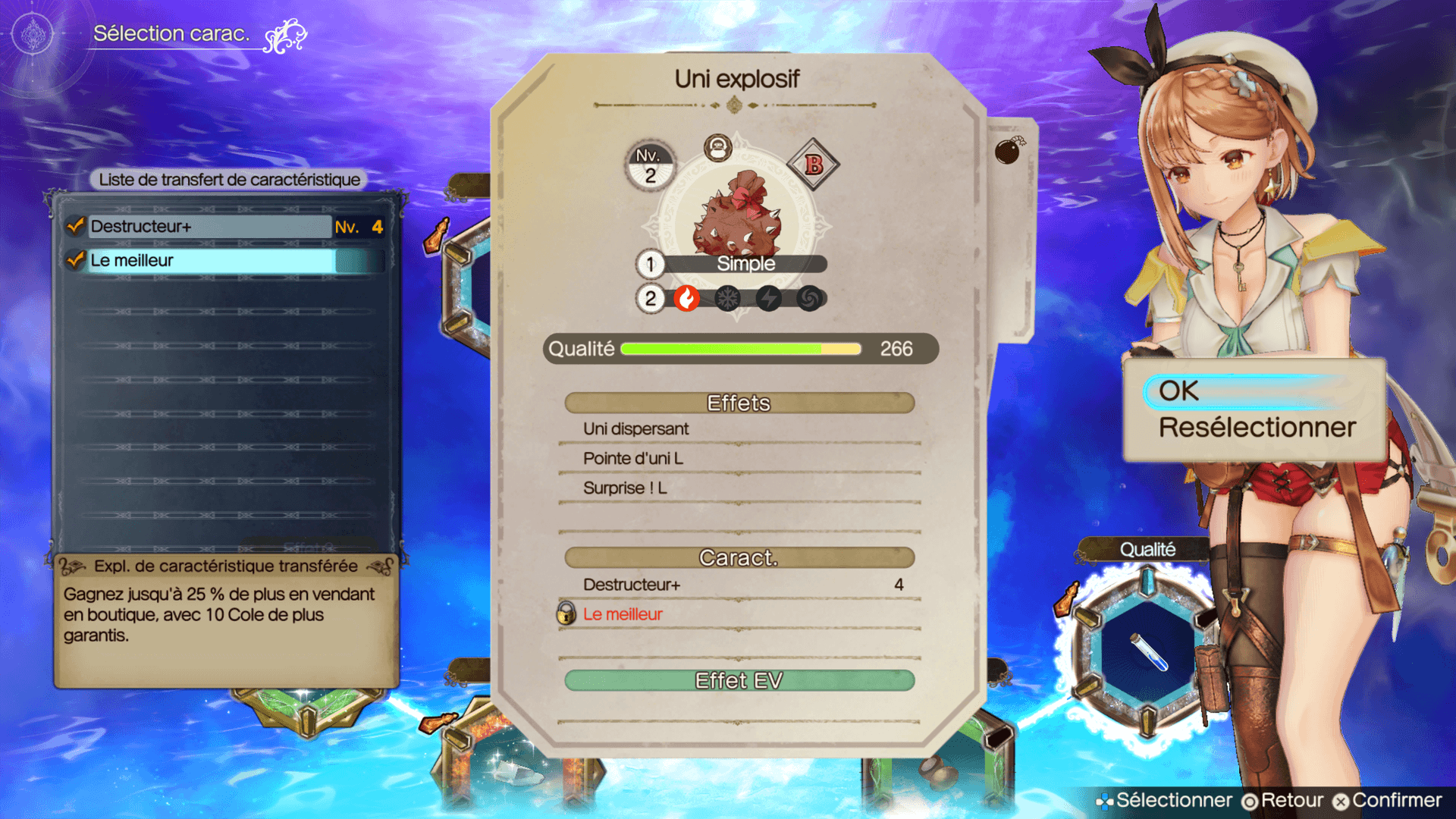The height and width of the screenshot is (819, 1456).
Task: Select the fire element icon
Action: click(687, 299)
